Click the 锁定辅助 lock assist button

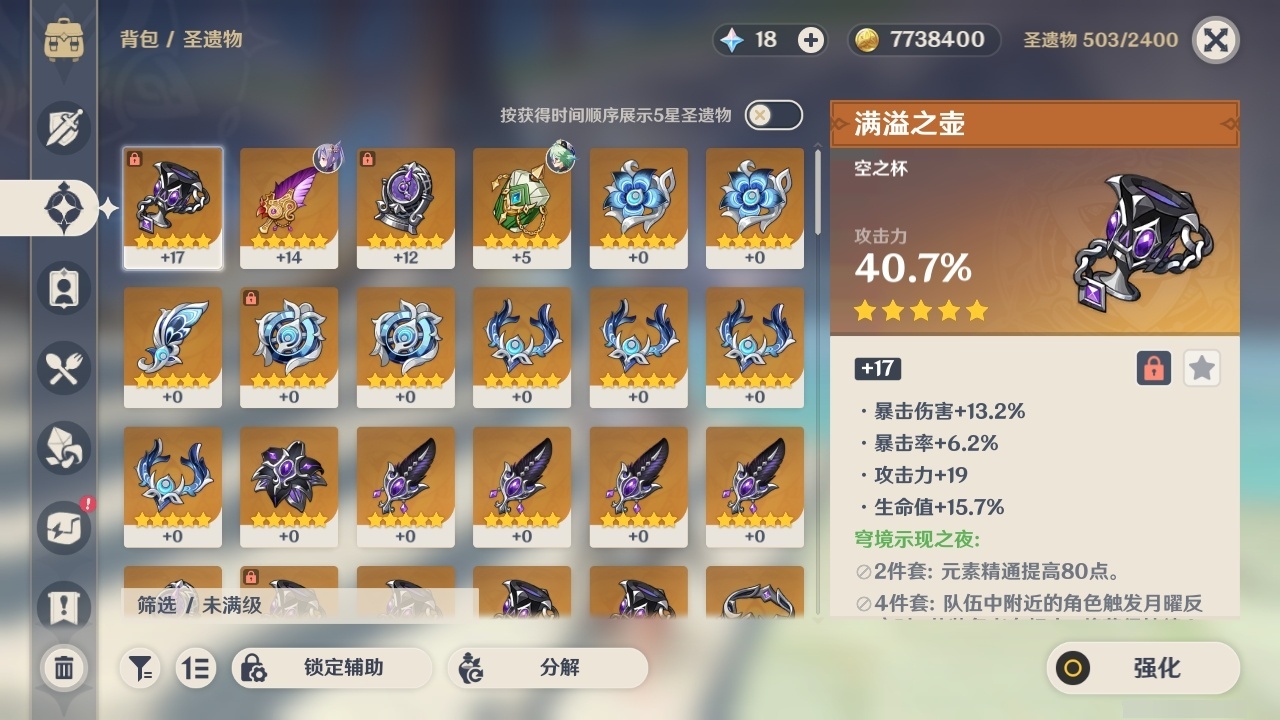[332, 668]
